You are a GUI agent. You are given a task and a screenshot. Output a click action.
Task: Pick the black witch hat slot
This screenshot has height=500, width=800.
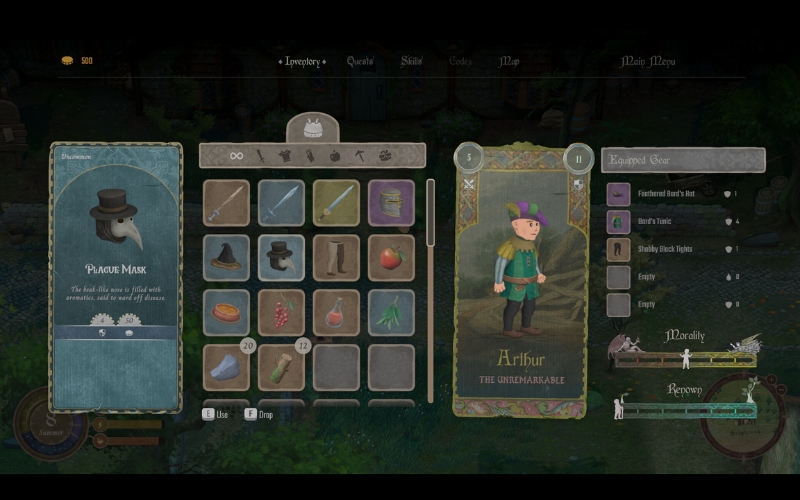(x=226, y=257)
